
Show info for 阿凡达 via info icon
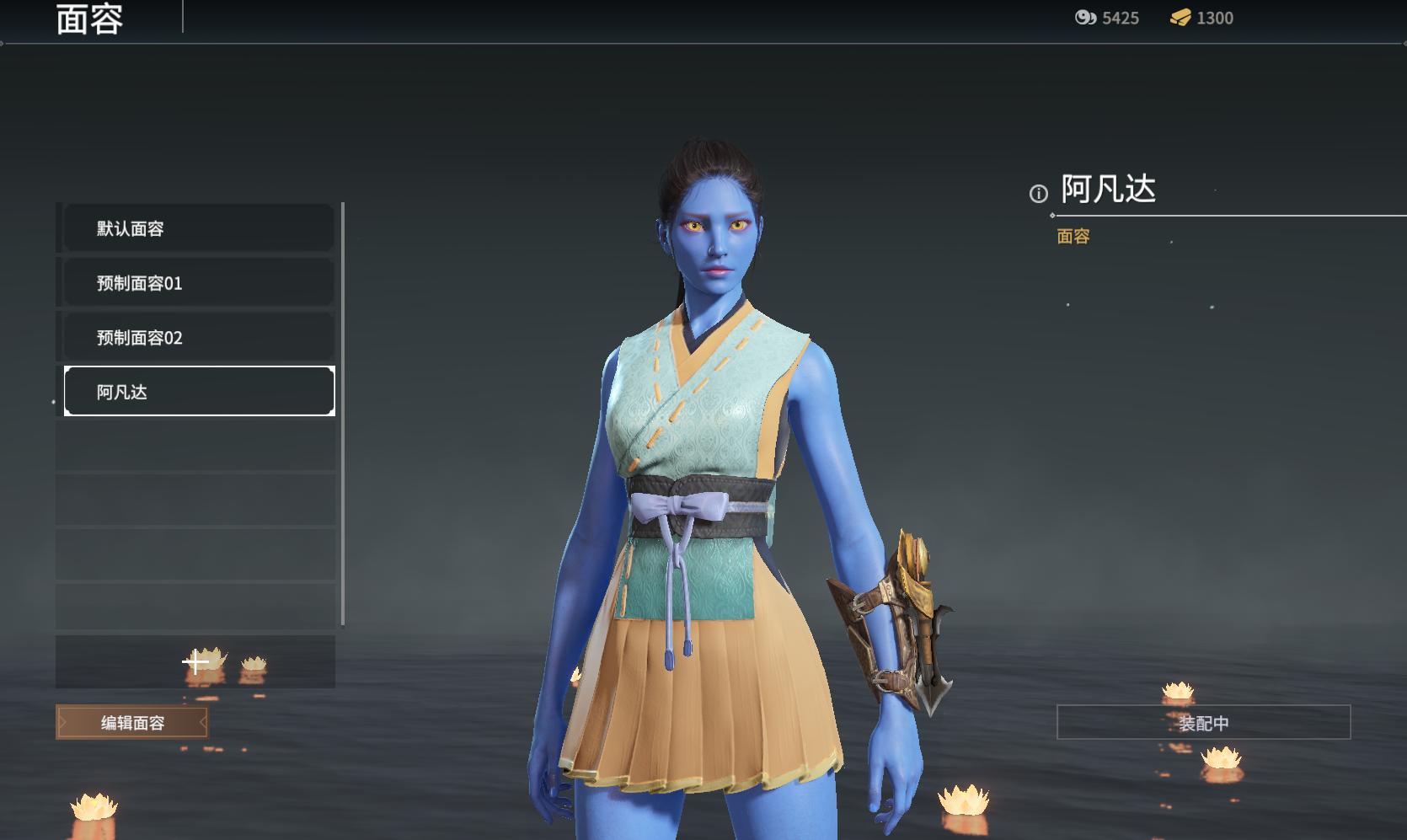click(1039, 194)
